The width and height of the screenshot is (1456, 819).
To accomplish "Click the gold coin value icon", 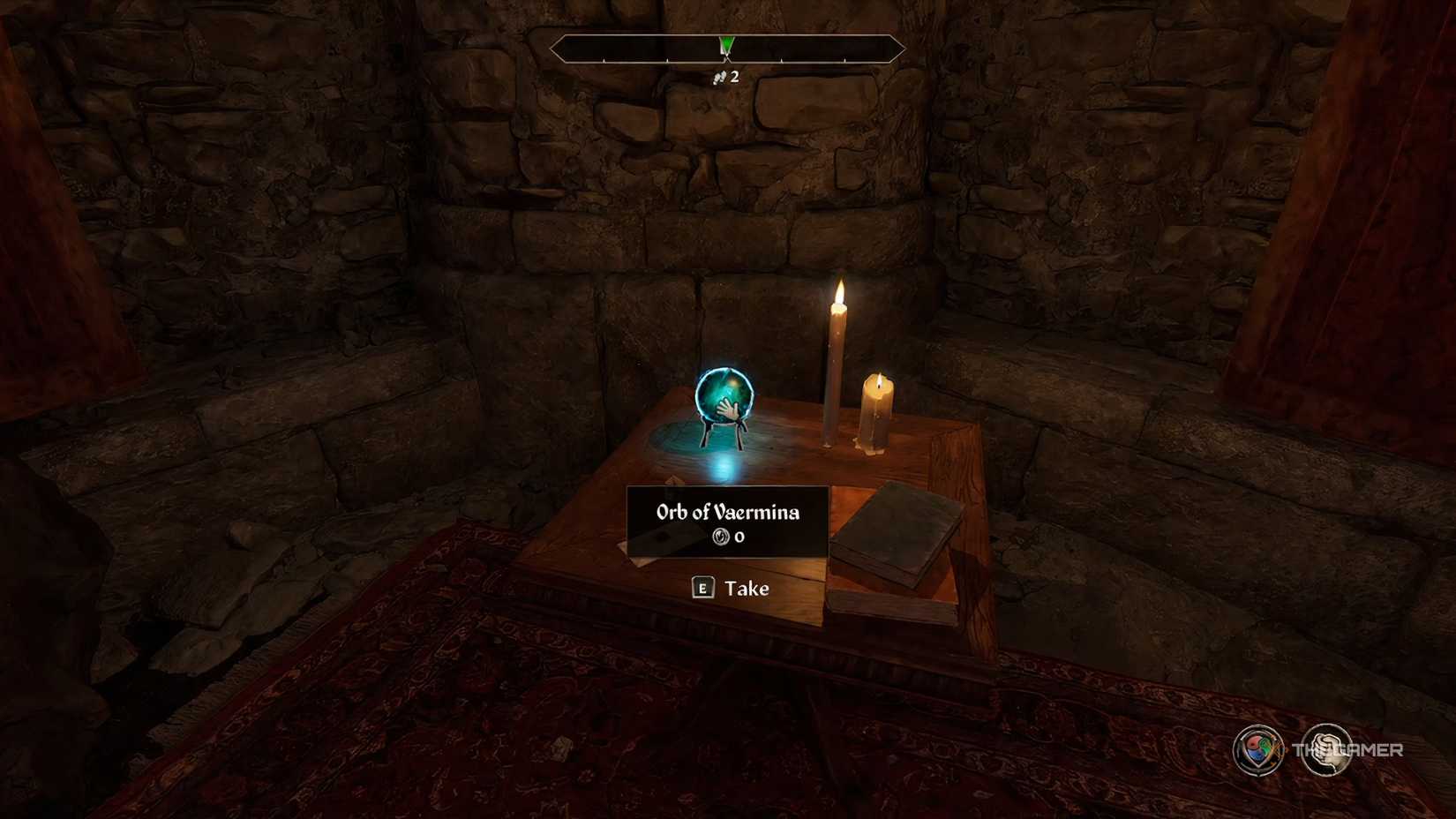I will point(720,536).
